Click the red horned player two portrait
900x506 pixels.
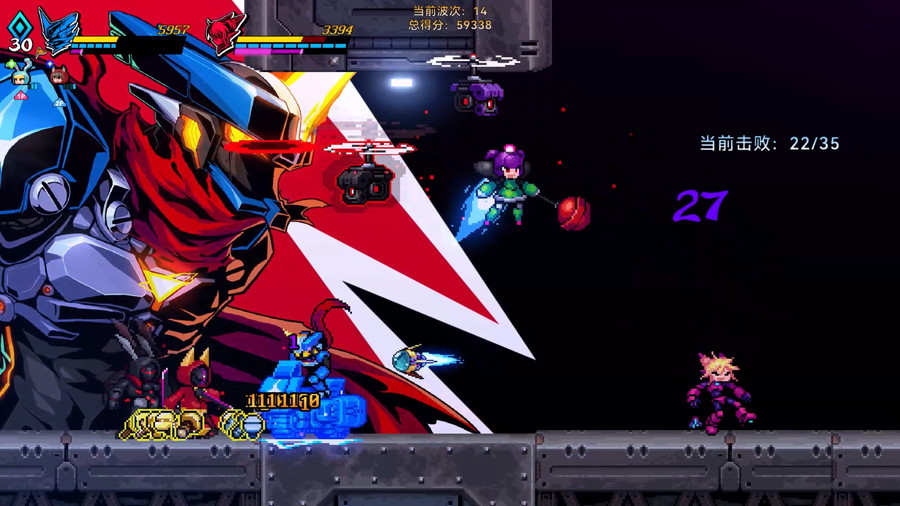click(x=224, y=33)
